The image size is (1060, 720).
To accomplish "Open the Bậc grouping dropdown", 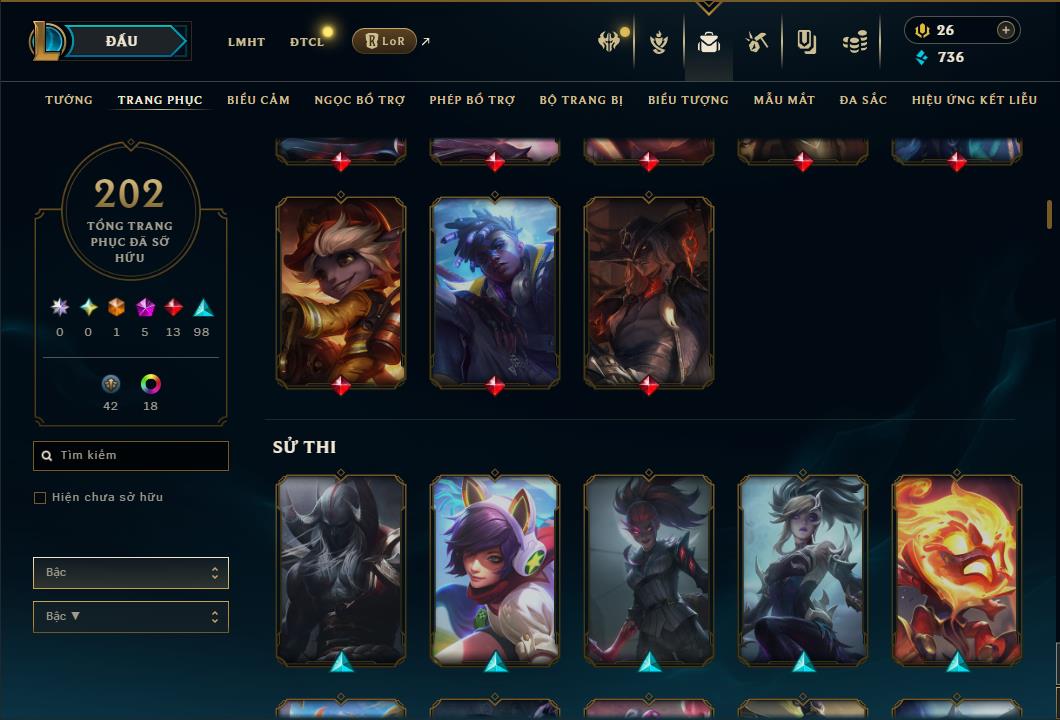I will pos(131,573).
